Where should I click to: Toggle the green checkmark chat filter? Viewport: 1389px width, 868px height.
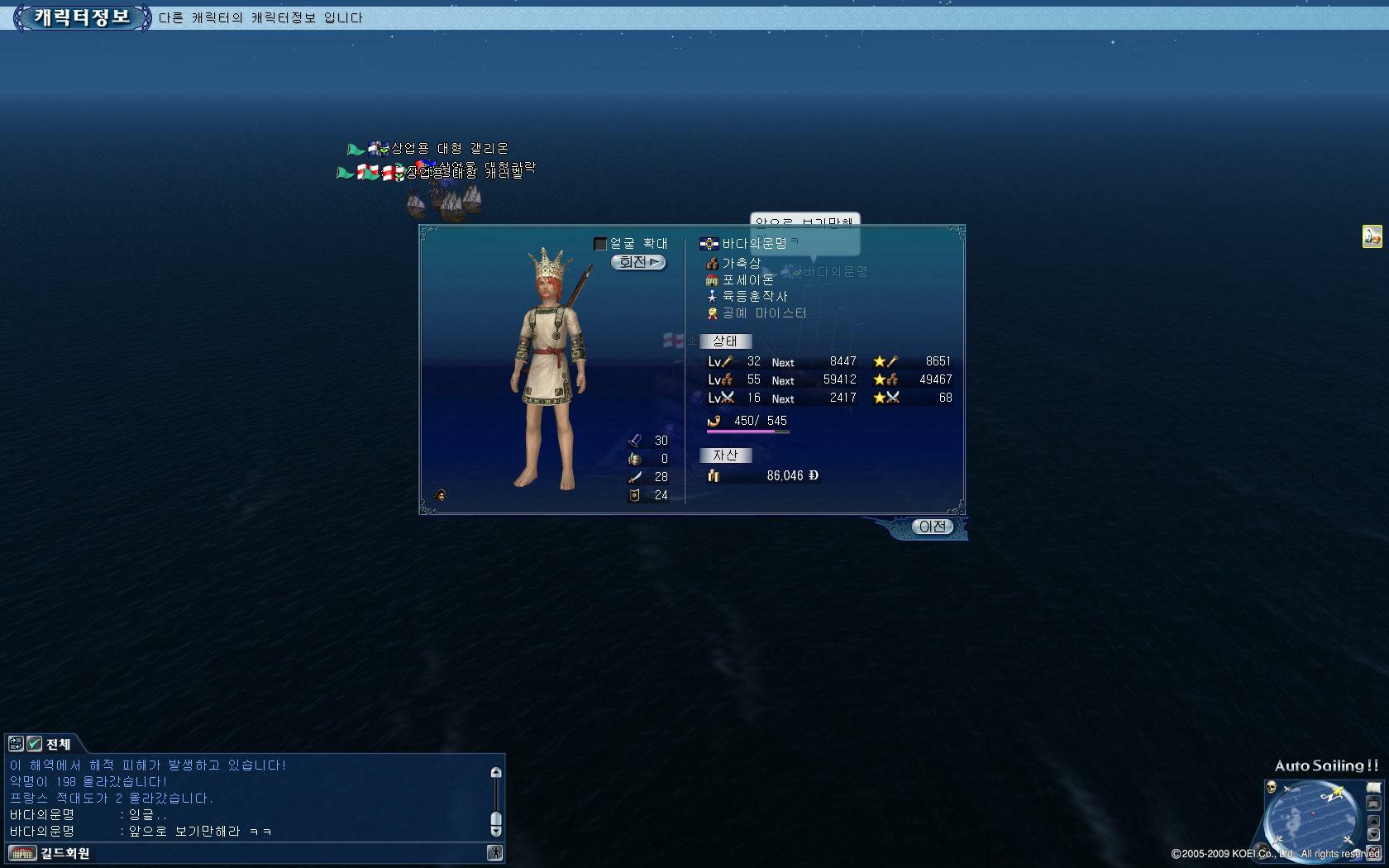pos(35,743)
